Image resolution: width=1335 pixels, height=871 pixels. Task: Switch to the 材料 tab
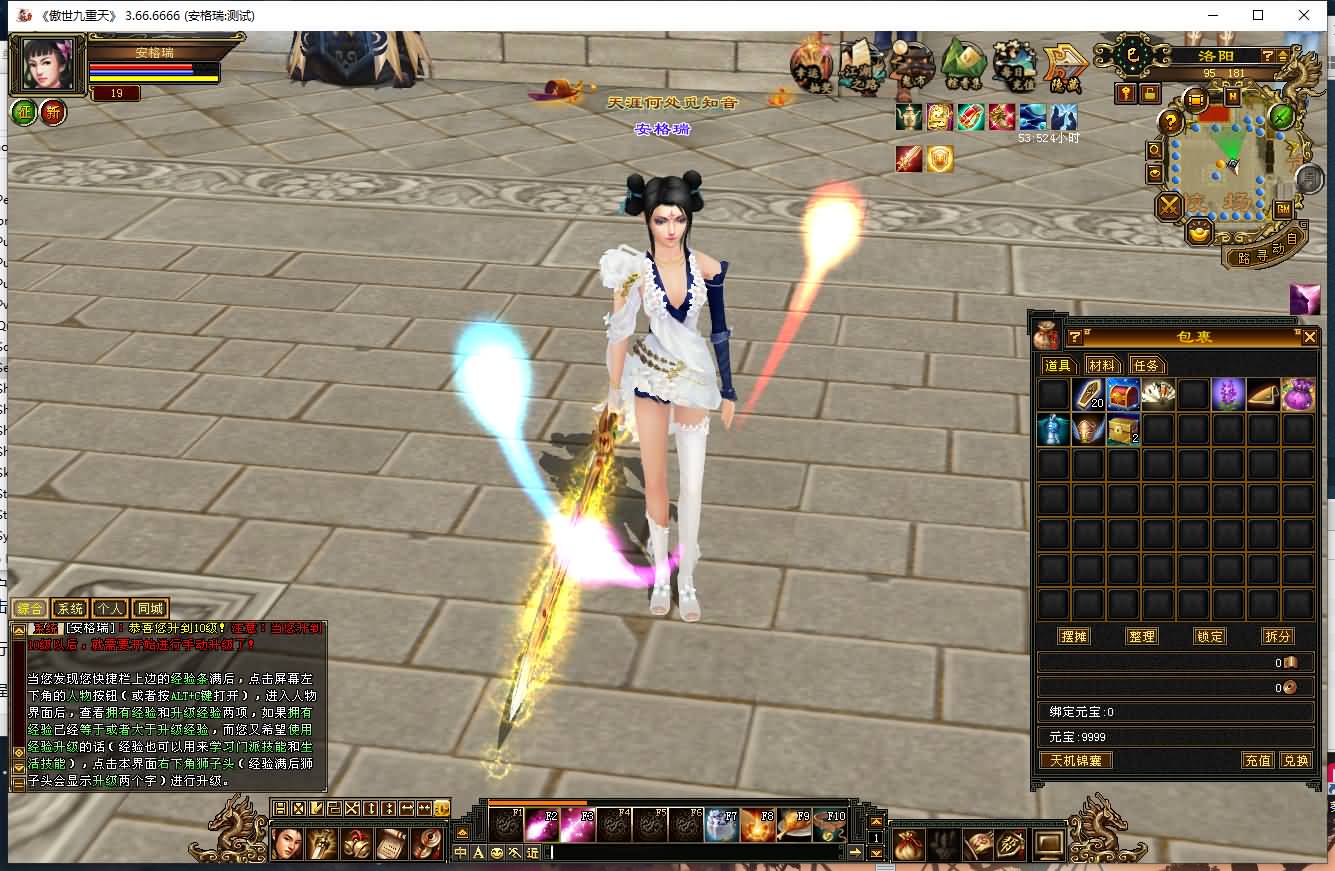(x=1101, y=366)
